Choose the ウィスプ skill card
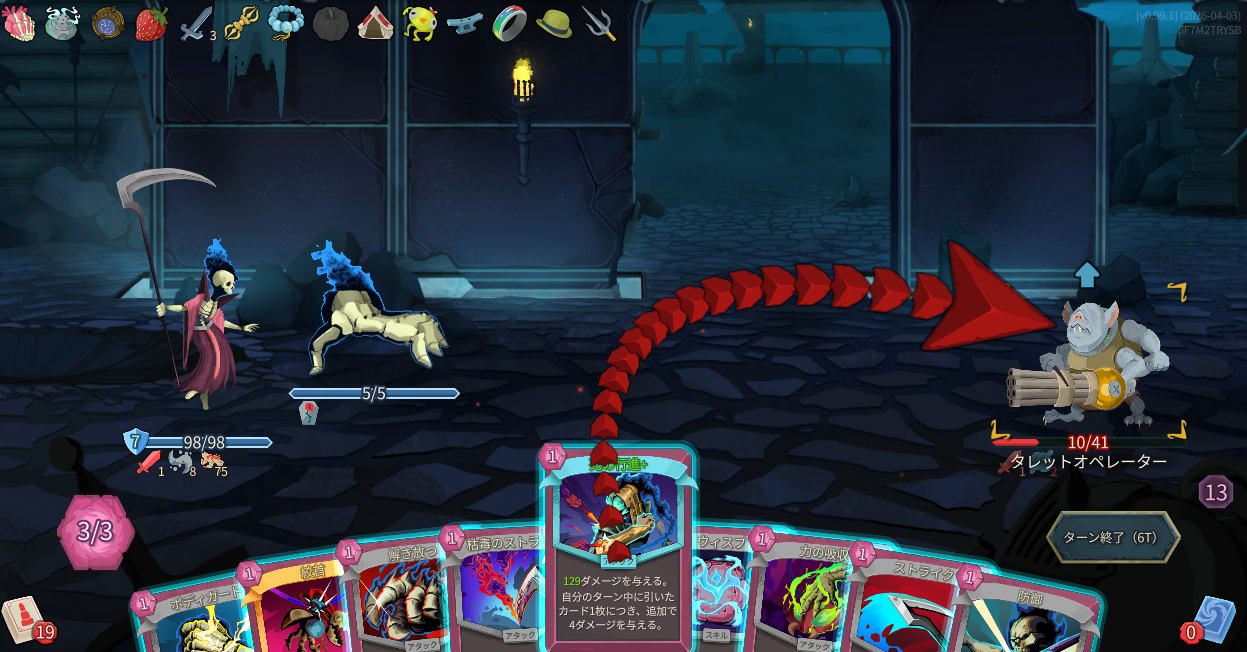 click(x=720, y=590)
